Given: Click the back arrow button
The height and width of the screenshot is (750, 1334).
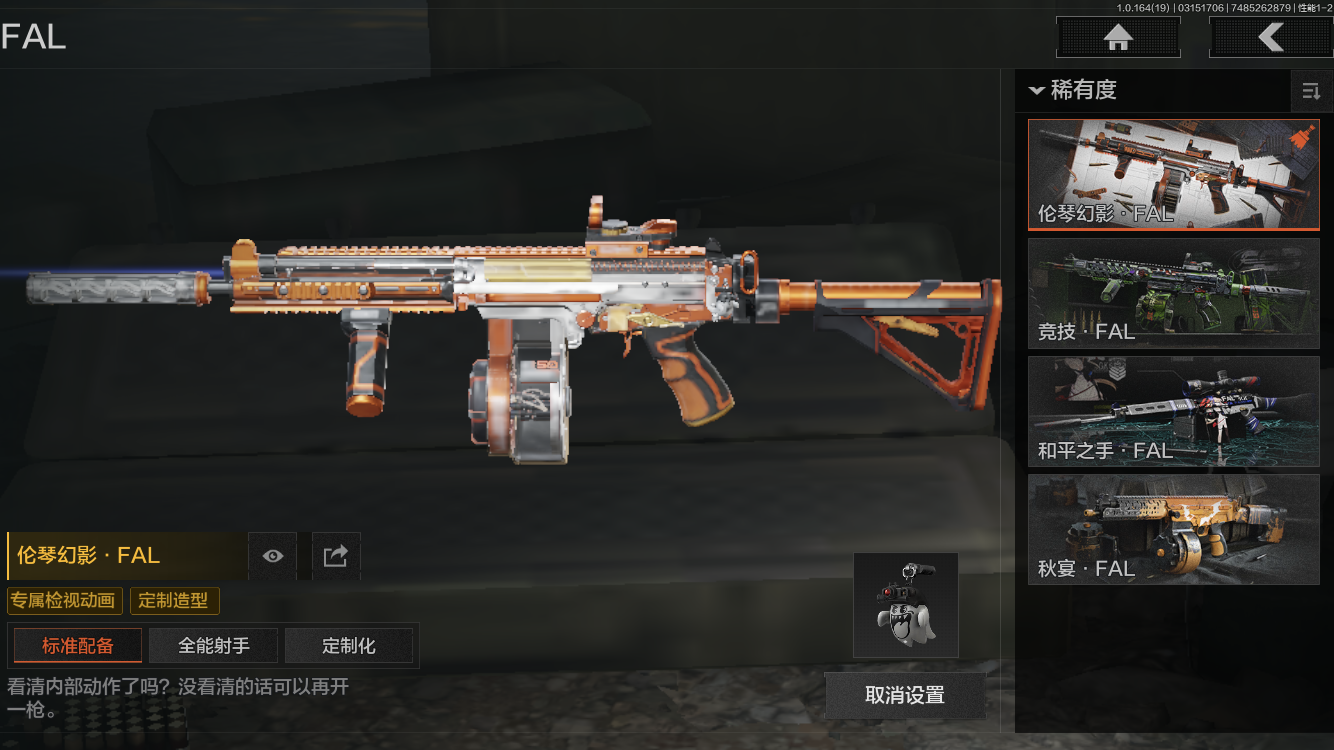Looking at the screenshot, I should [1270, 38].
